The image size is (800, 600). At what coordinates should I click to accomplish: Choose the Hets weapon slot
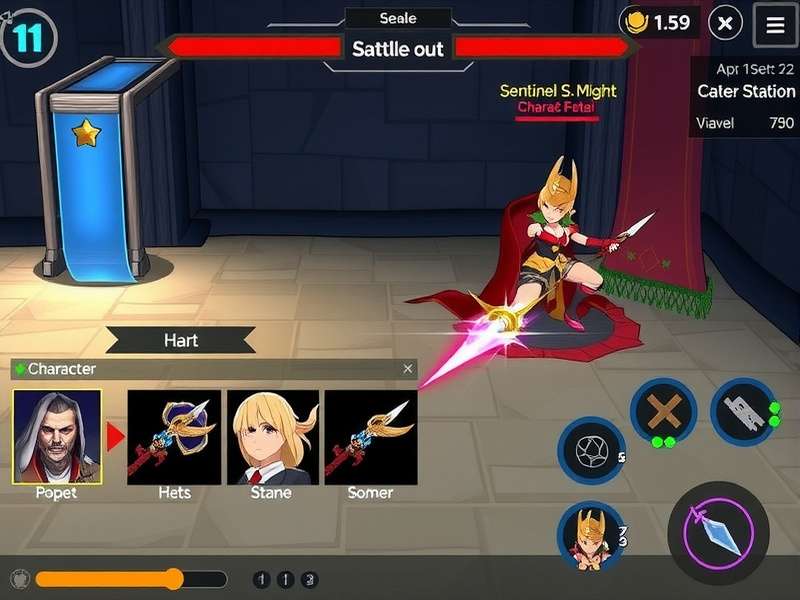[x=174, y=437]
